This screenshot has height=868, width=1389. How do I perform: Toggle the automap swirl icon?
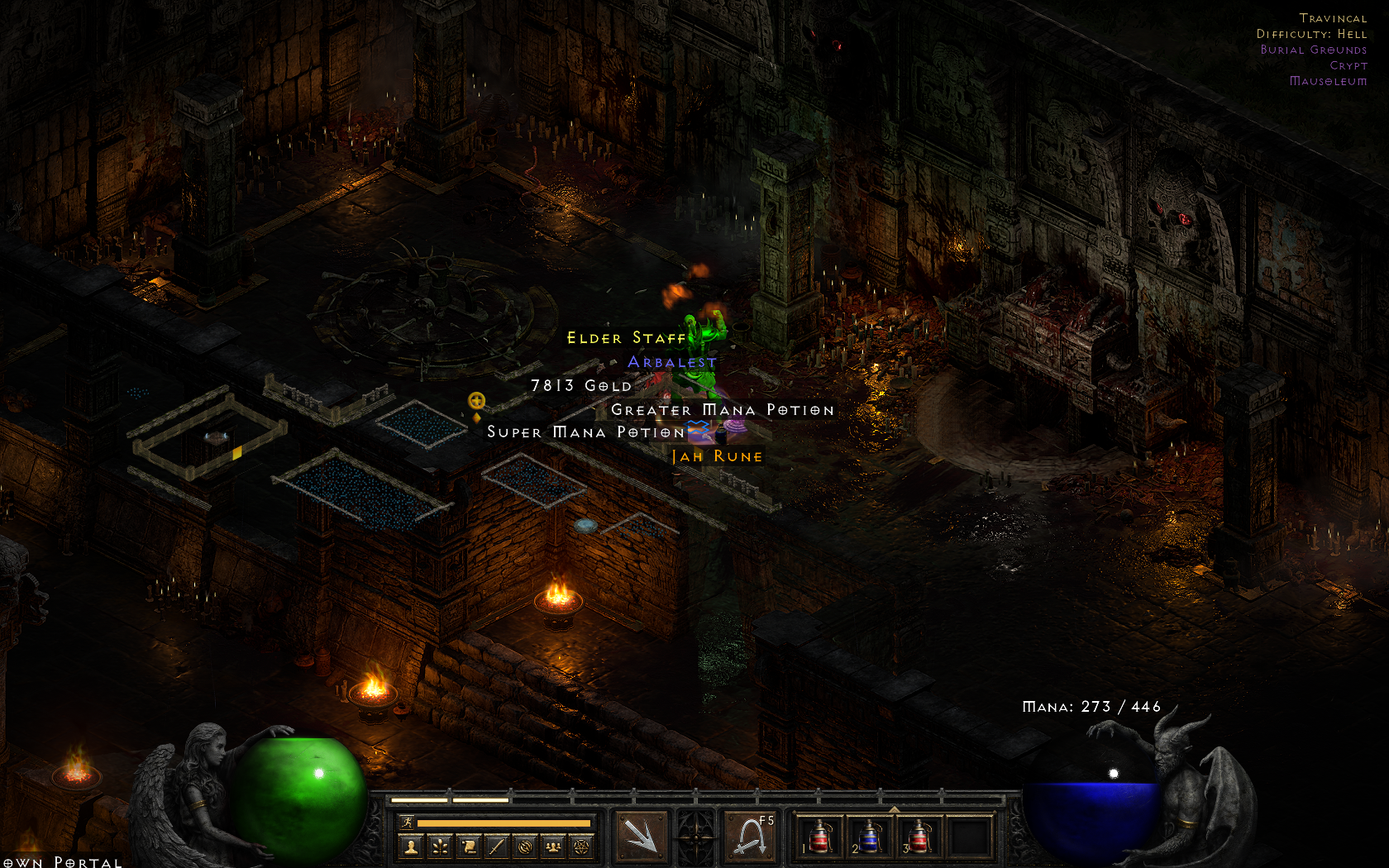point(523,847)
